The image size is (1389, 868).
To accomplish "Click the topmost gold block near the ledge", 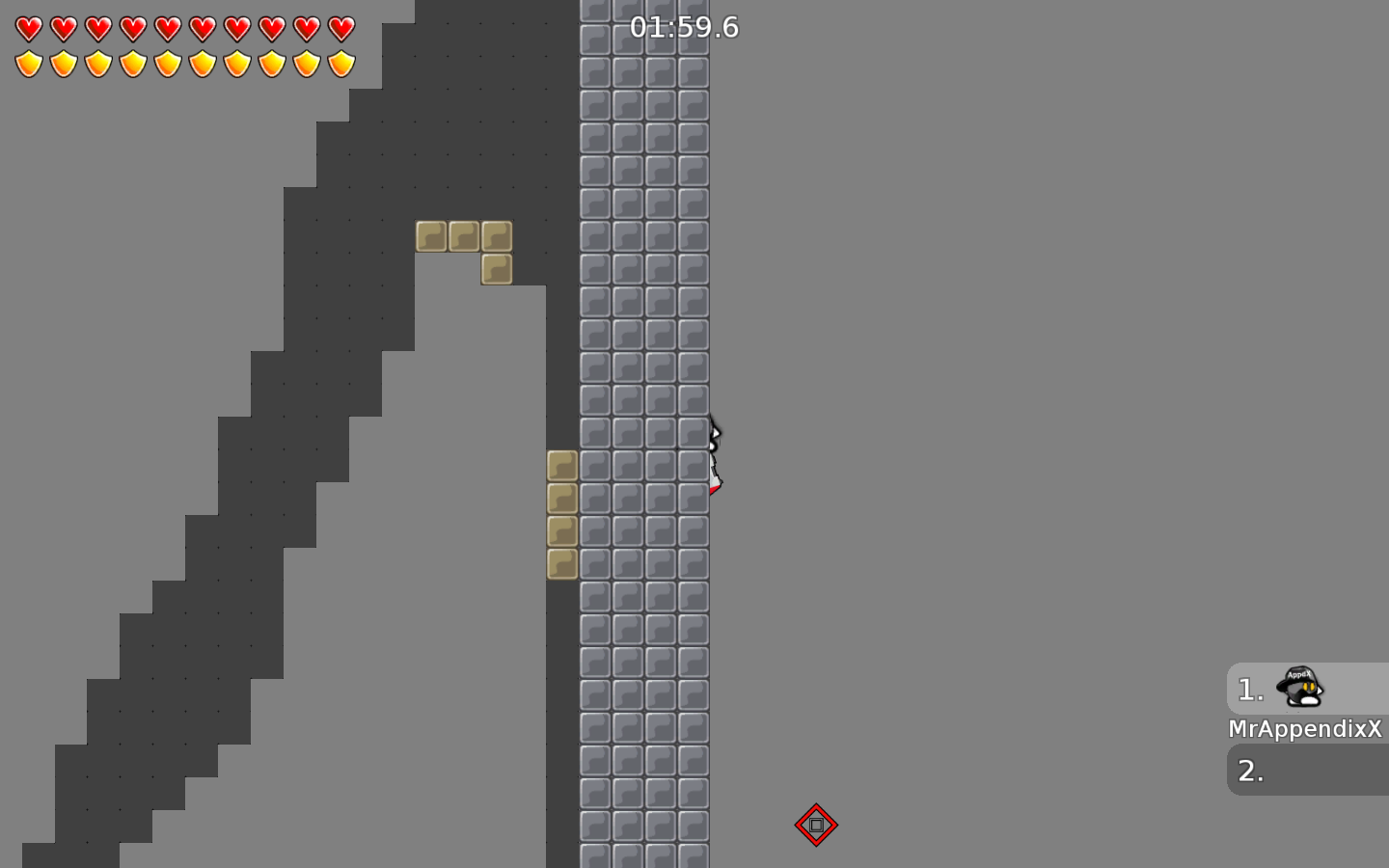I will pos(430,234).
